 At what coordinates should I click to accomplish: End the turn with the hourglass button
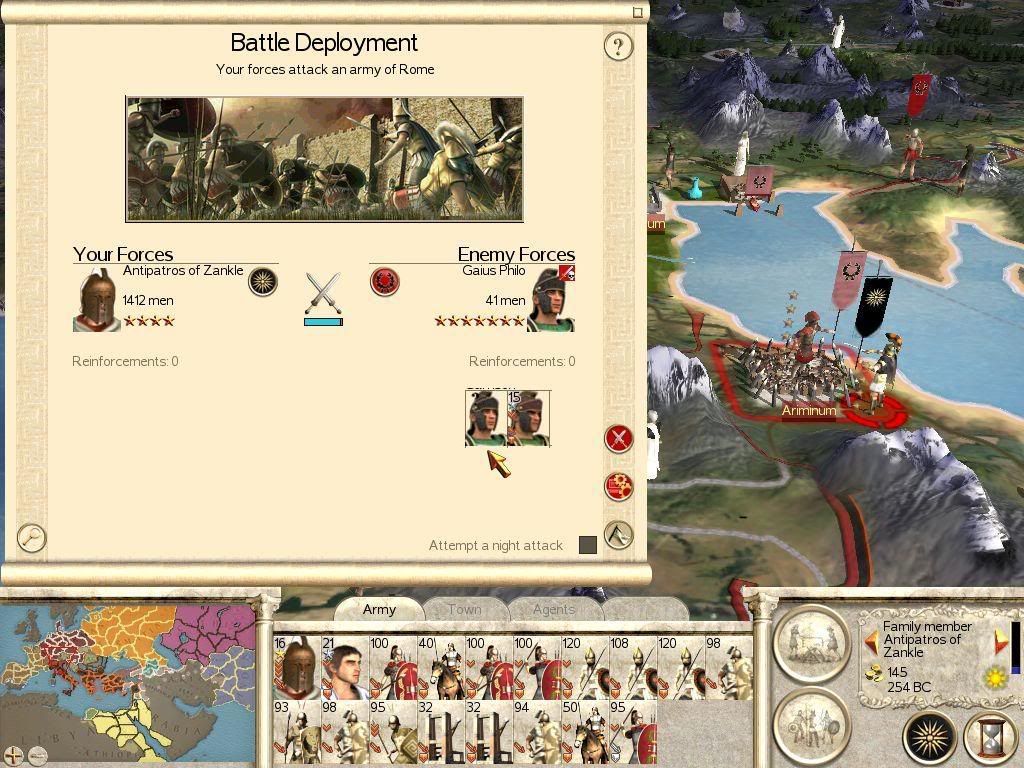point(988,740)
